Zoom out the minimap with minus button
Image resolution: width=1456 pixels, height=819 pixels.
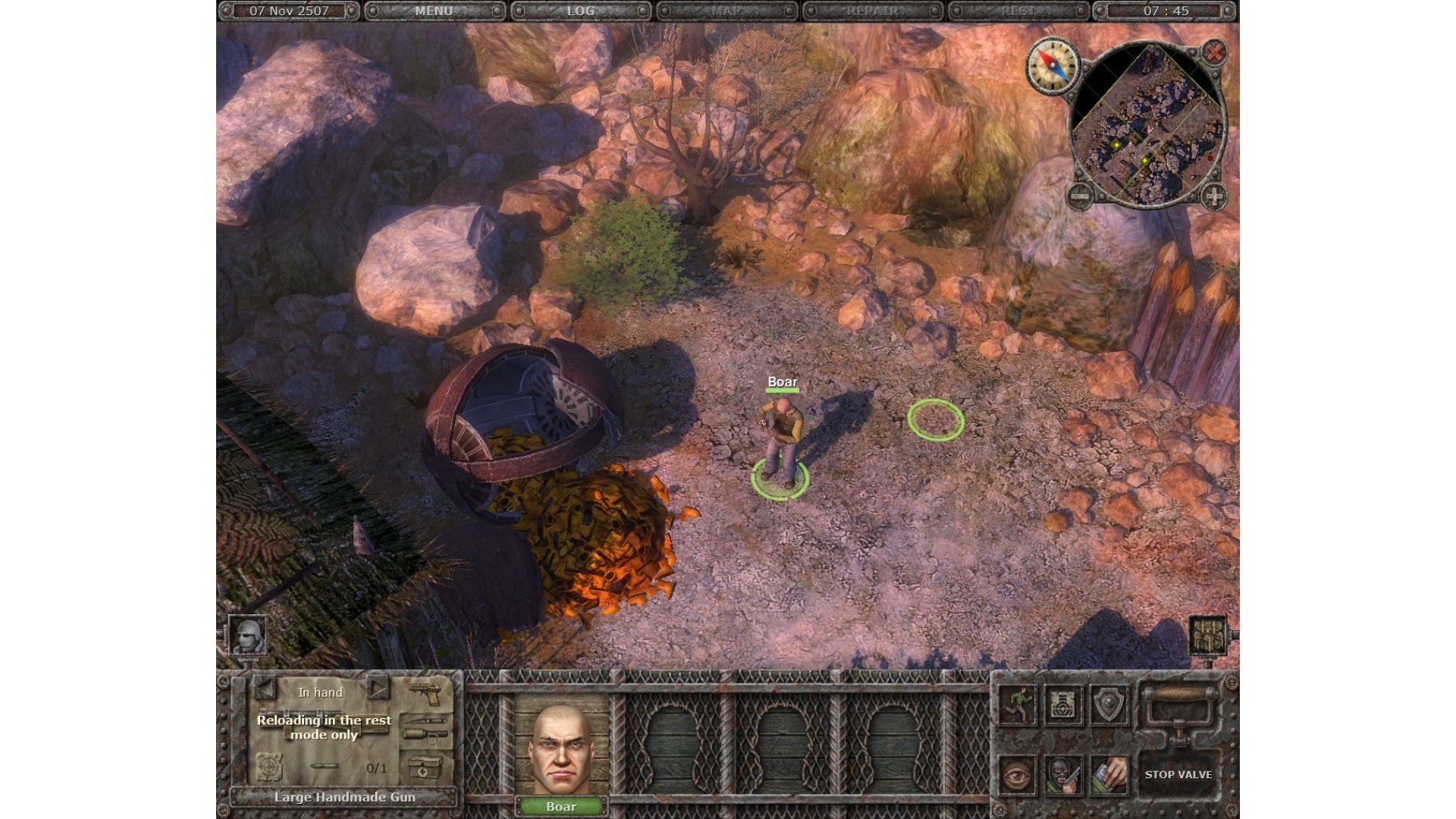click(x=1080, y=196)
